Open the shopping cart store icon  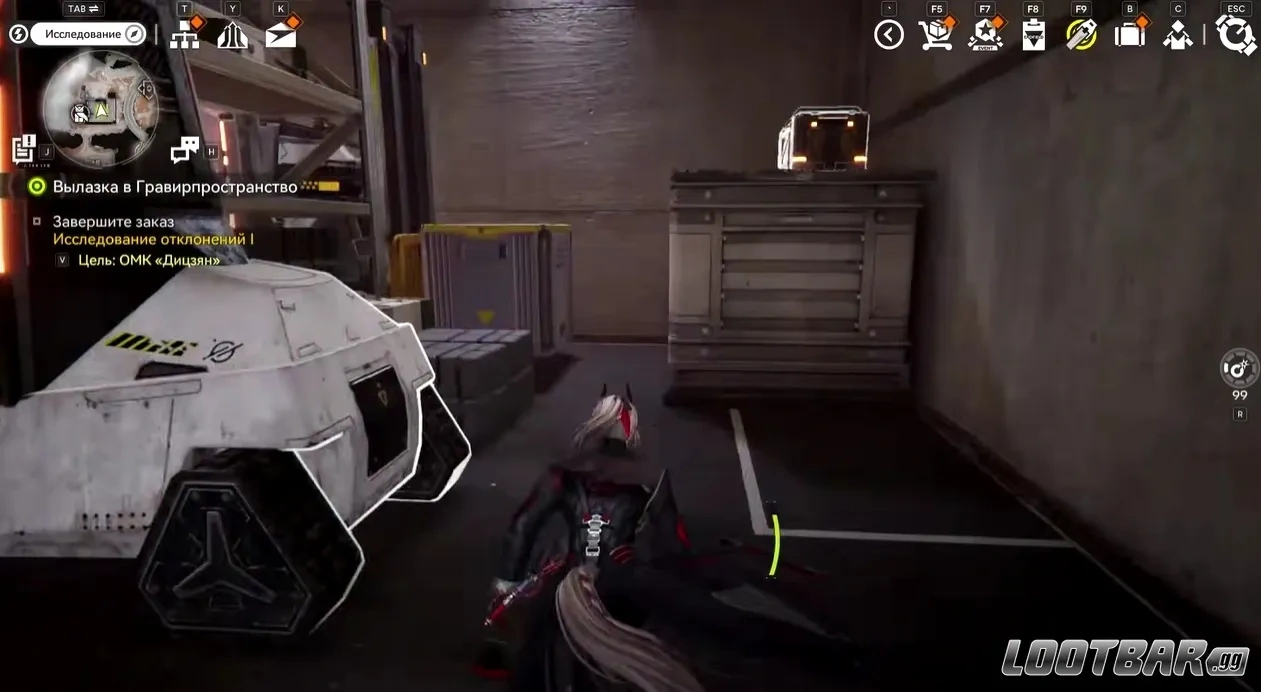pyautogui.click(x=936, y=35)
